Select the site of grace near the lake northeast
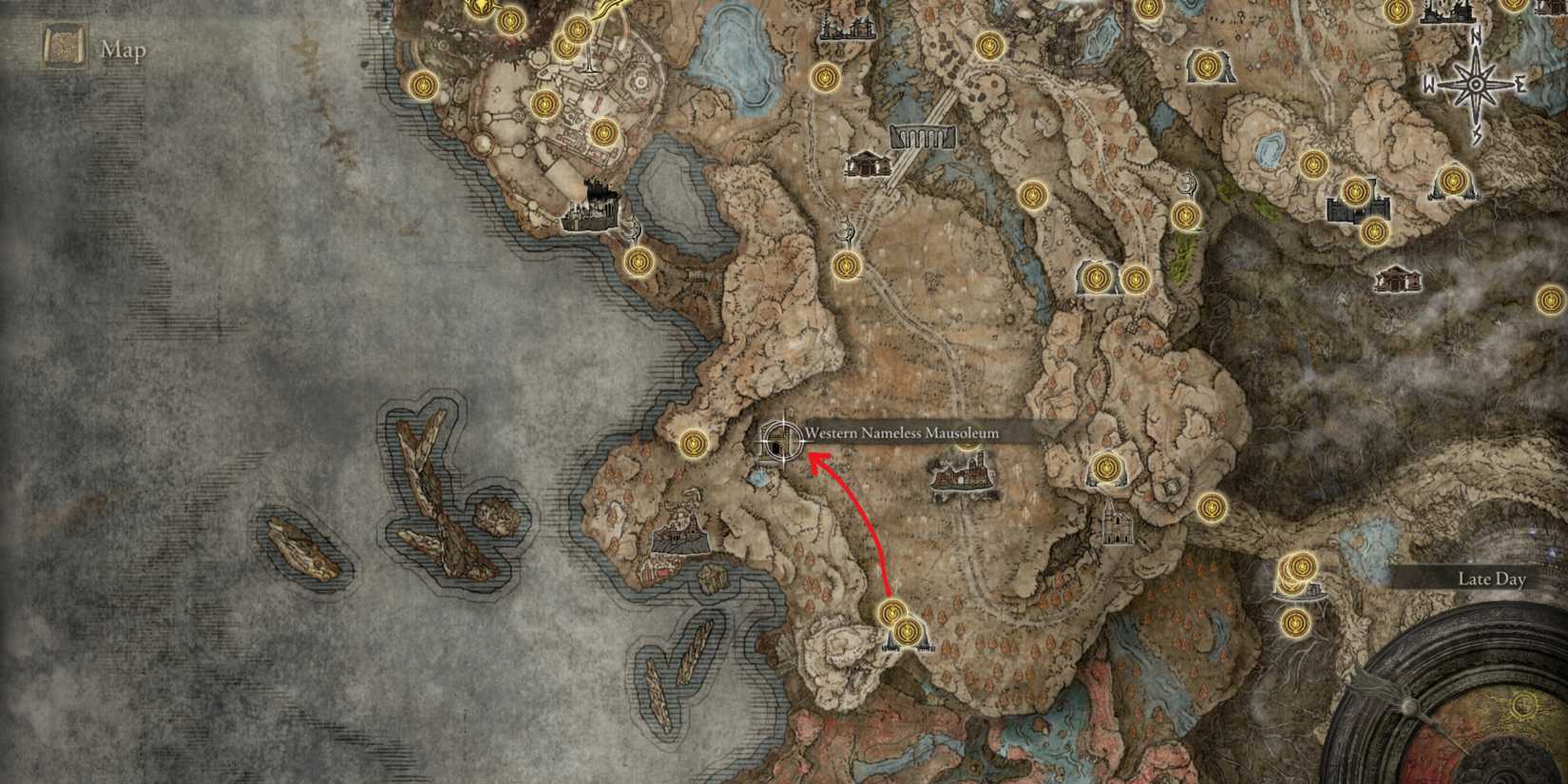 click(1313, 164)
